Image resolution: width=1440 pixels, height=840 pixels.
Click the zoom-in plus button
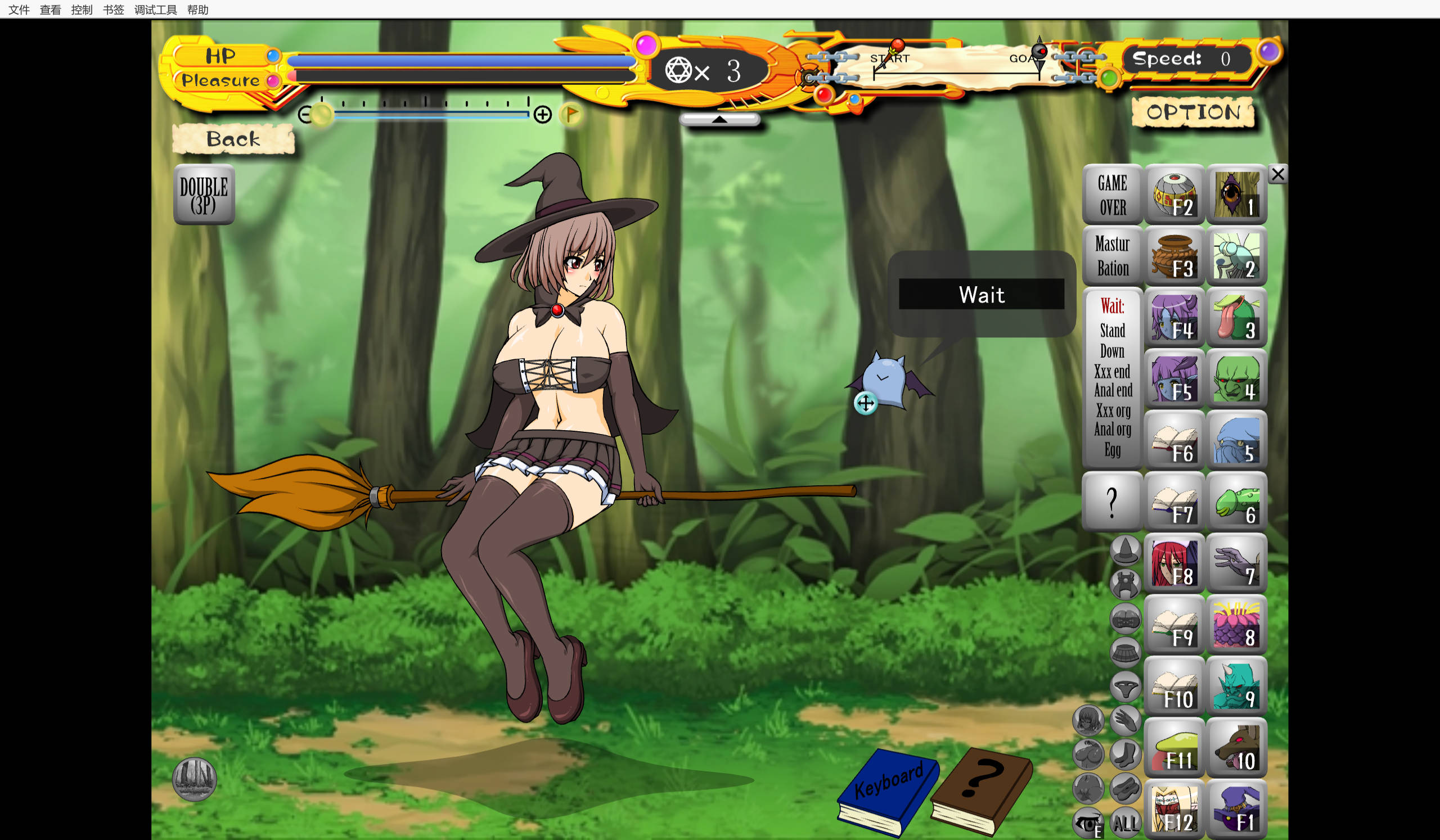pos(542,115)
